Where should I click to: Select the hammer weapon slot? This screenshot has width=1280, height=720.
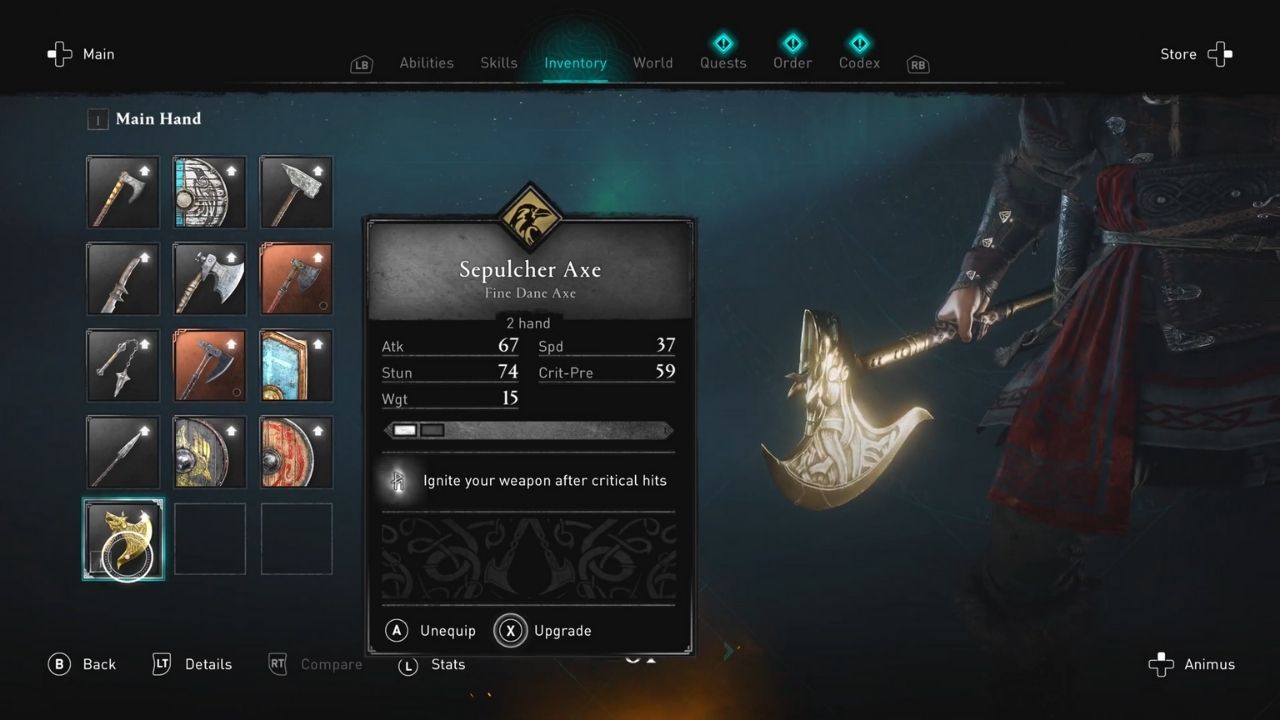[x=296, y=192]
